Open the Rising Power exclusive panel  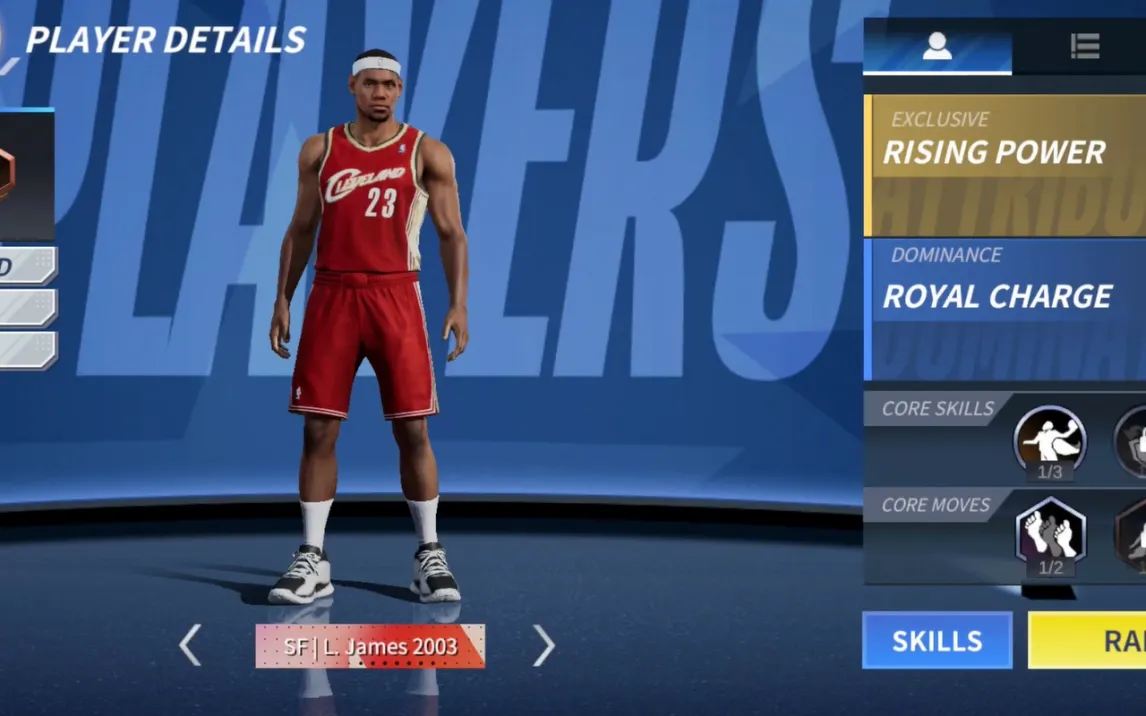point(1004,165)
